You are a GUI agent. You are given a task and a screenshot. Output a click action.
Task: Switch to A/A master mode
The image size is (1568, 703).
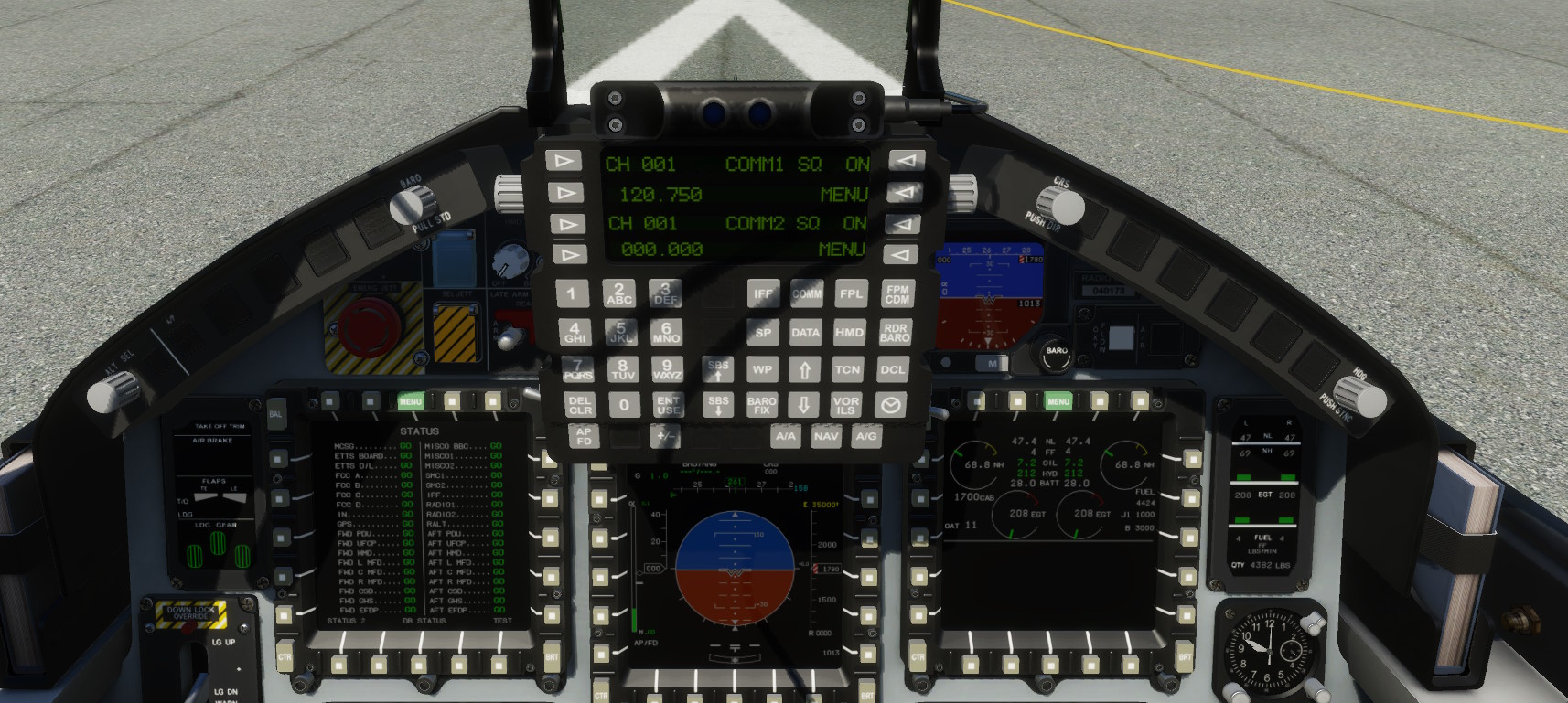[x=785, y=437]
